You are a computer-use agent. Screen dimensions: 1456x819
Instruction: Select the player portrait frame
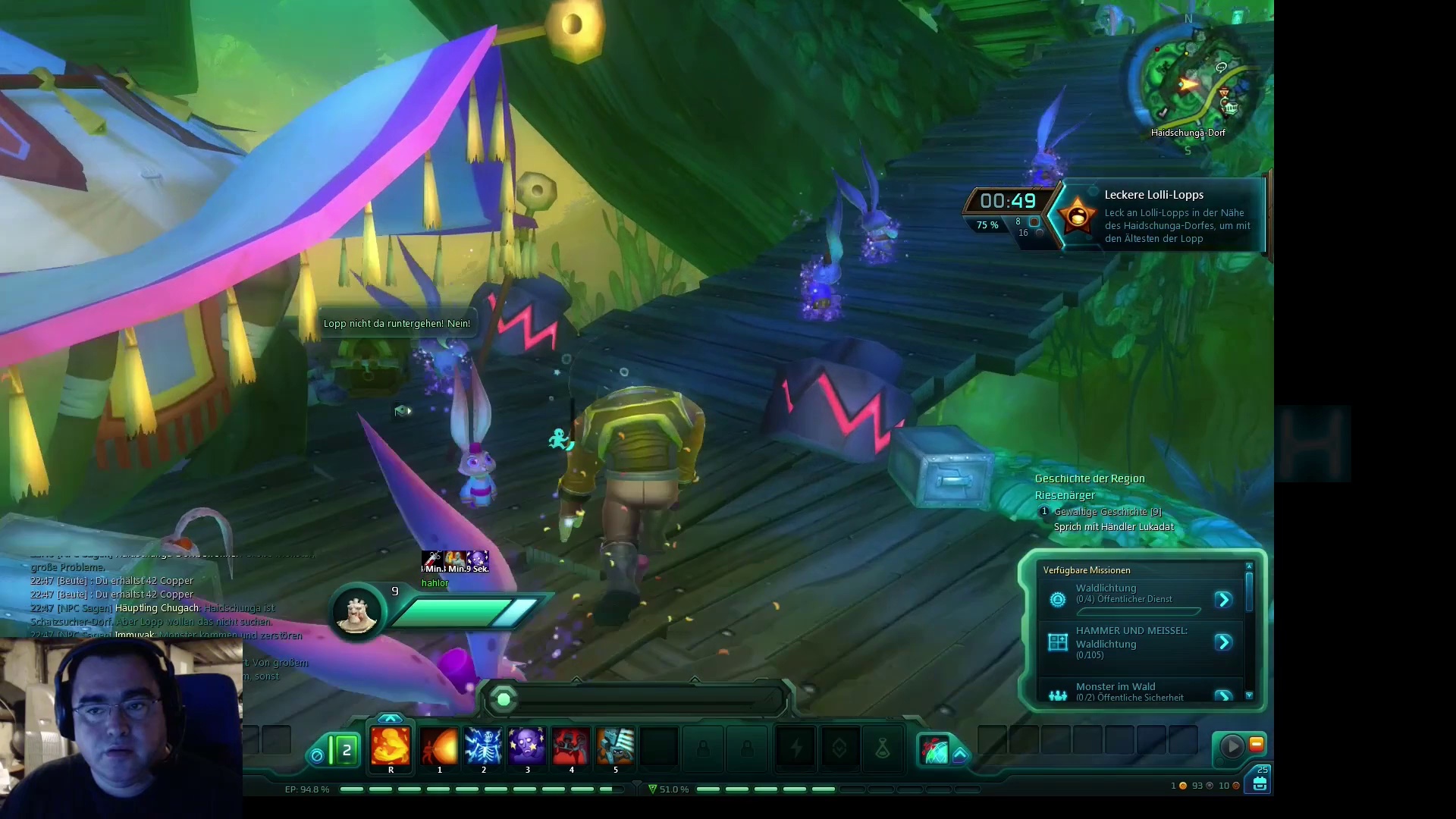356,612
